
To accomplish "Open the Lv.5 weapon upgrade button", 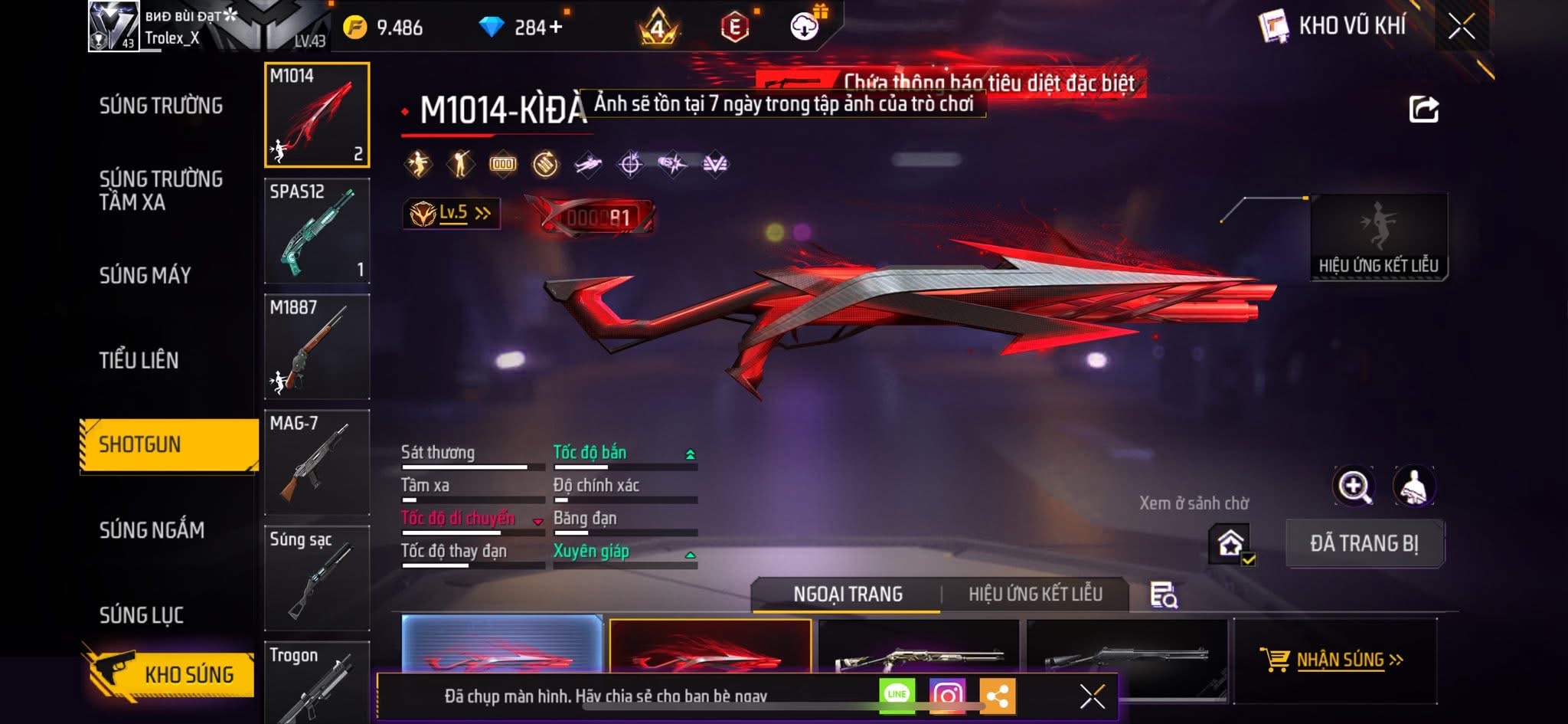I will pyautogui.click(x=452, y=213).
